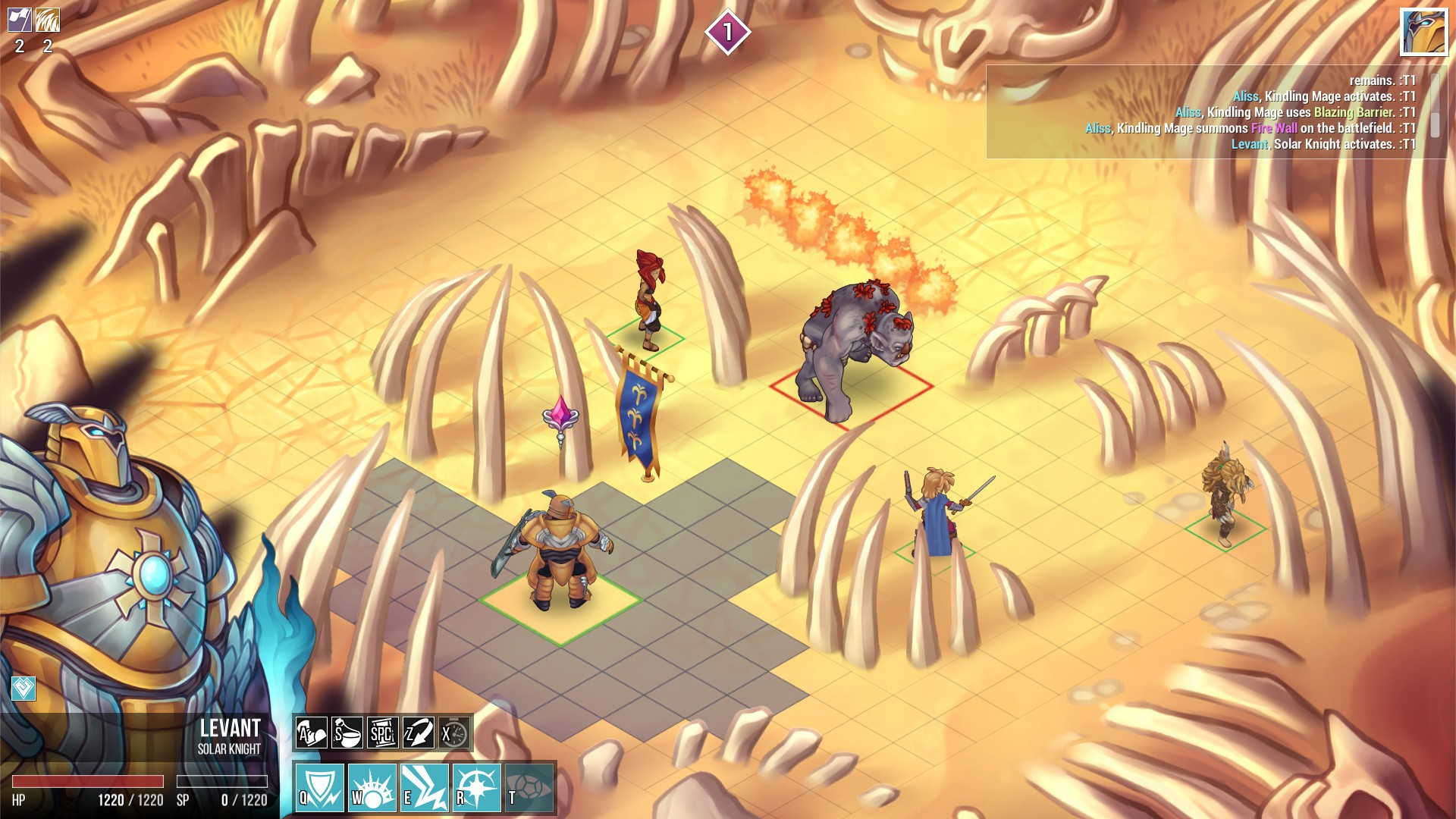Select the purple flag status icon
Image resolution: width=1456 pixels, height=819 pixels.
[x=20, y=20]
